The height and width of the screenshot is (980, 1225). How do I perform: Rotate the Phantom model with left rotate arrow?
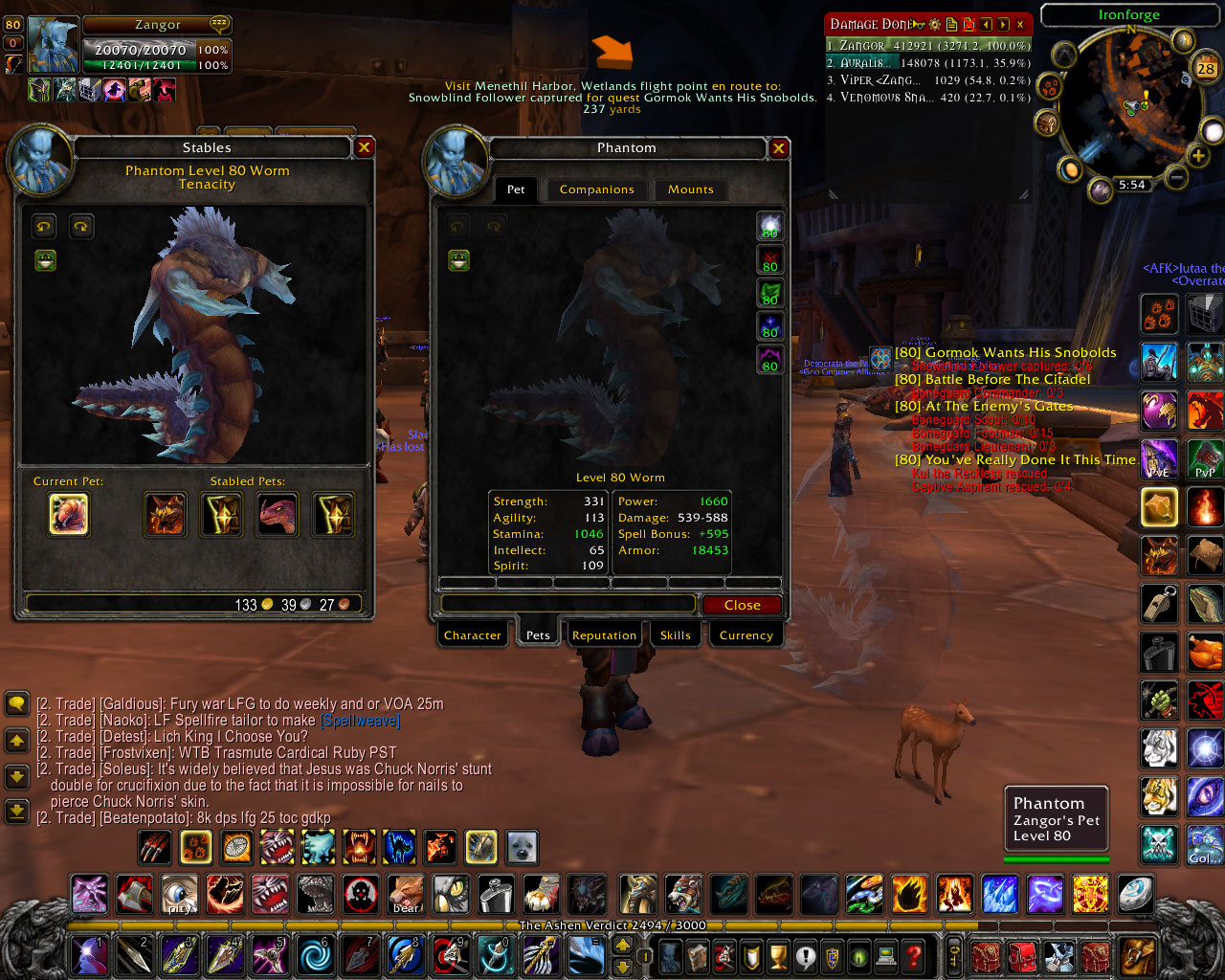(x=457, y=226)
